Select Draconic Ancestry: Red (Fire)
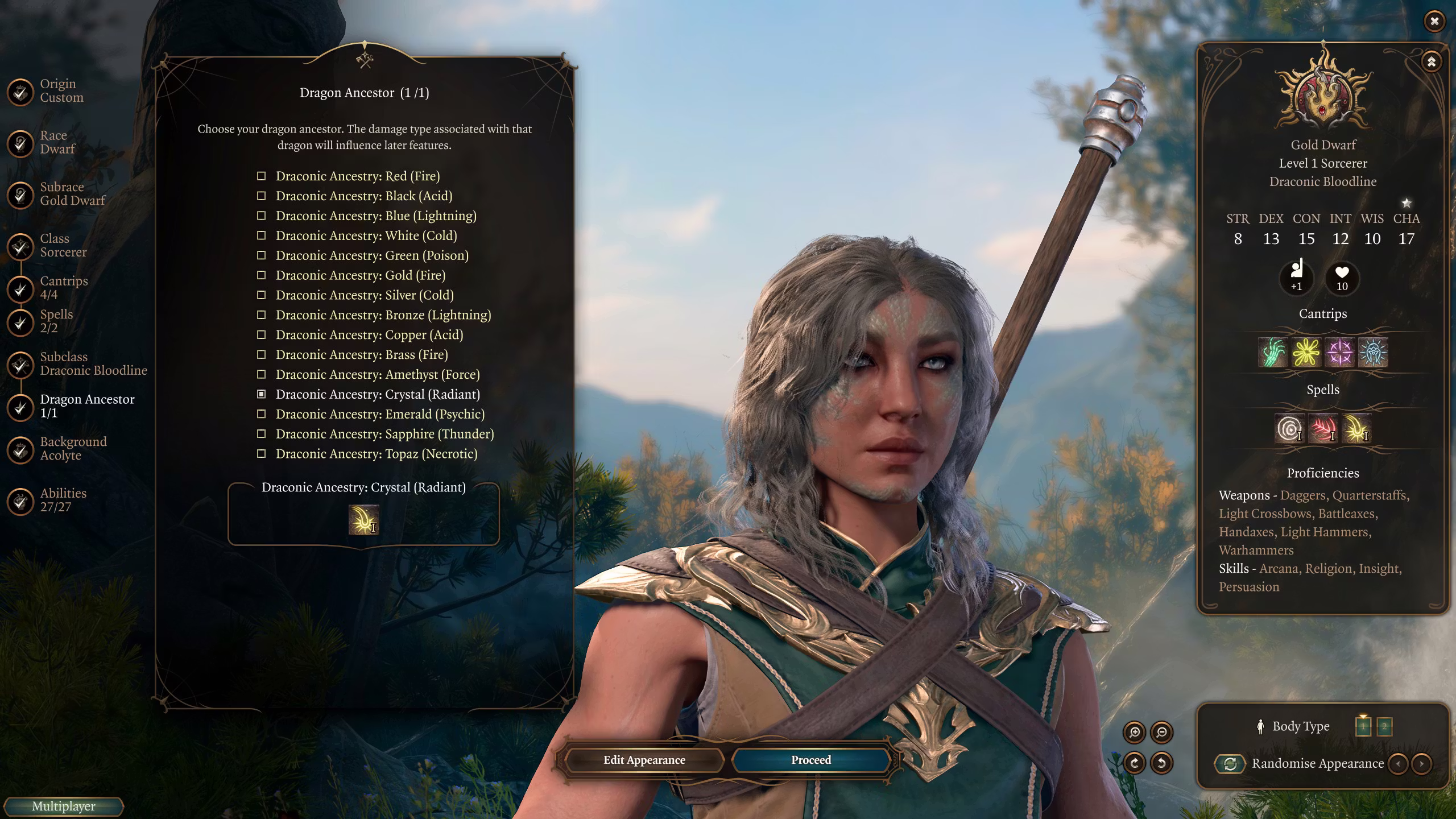Image resolution: width=1456 pixels, height=819 pixels. click(357, 176)
